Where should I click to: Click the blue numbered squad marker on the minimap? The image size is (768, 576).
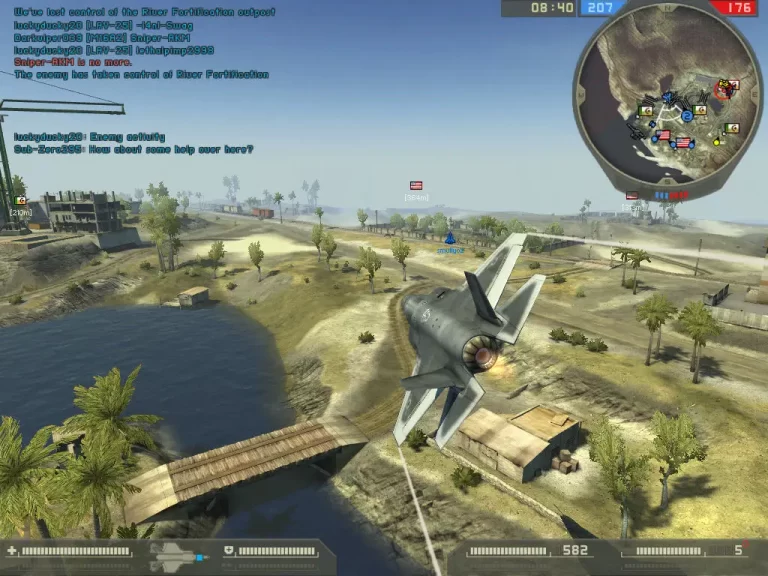(x=687, y=116)
